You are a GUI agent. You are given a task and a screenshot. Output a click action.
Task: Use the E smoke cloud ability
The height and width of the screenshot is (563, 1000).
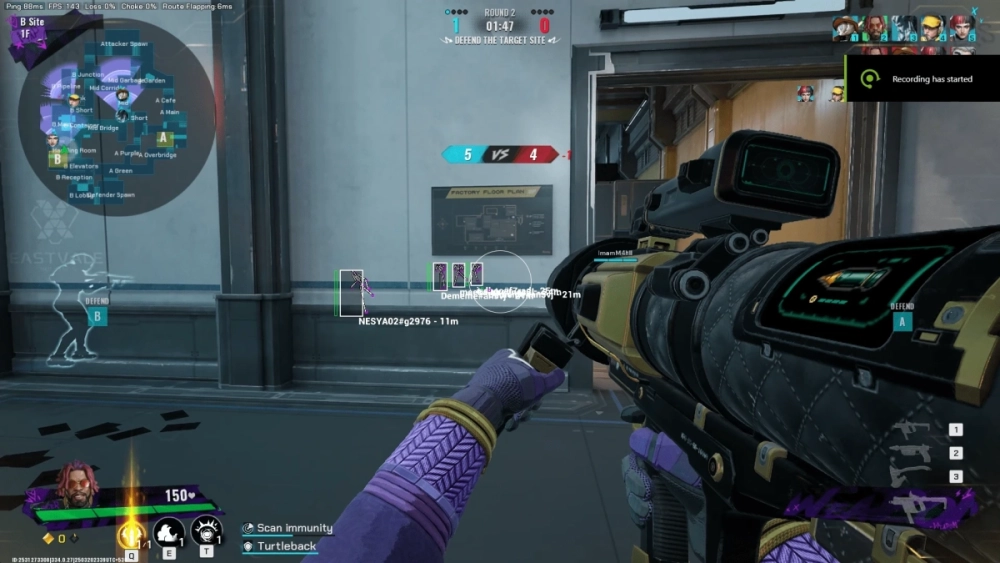click(x=167, y=531)
